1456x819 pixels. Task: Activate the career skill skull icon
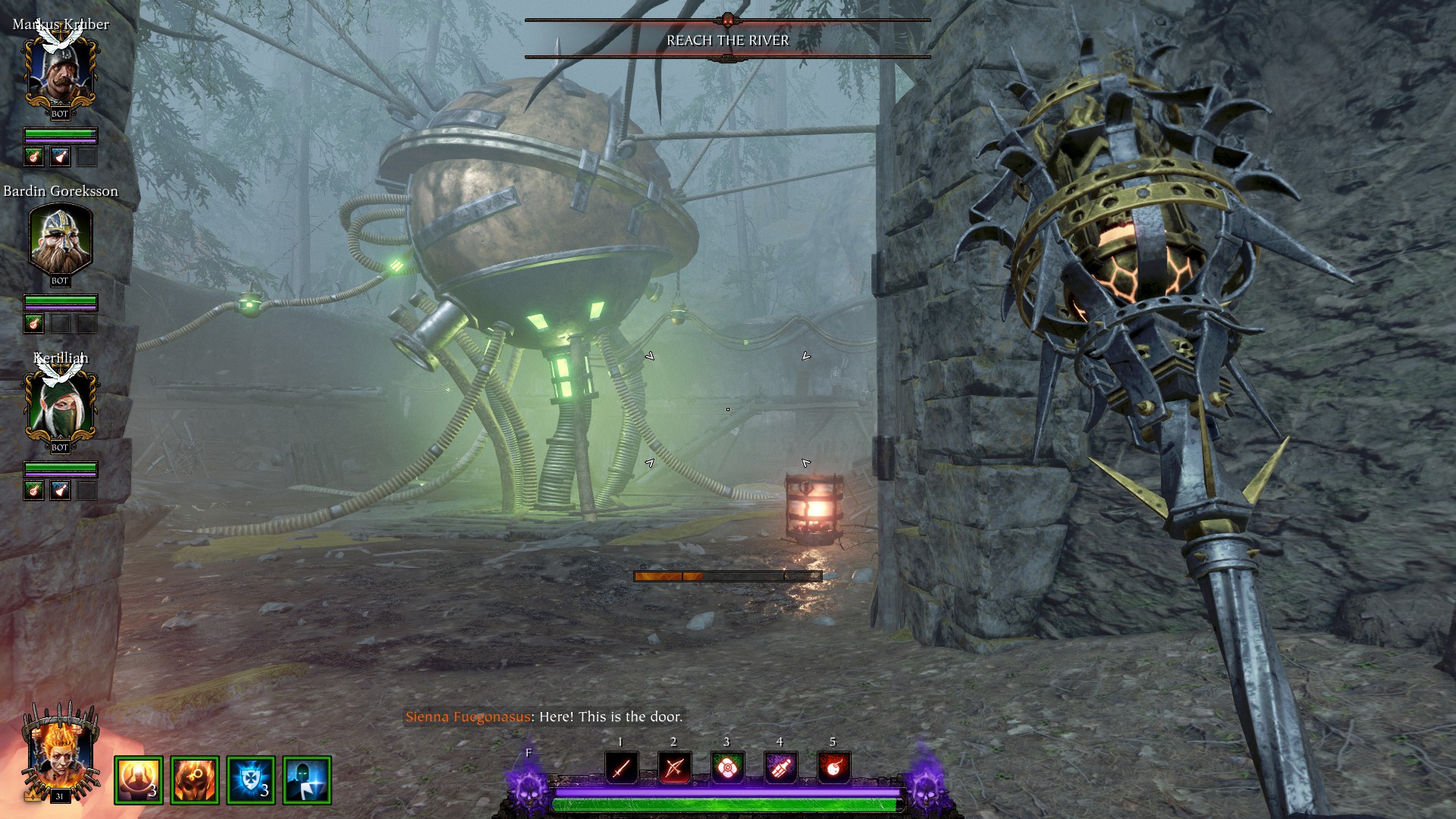(x=529, y=786)
